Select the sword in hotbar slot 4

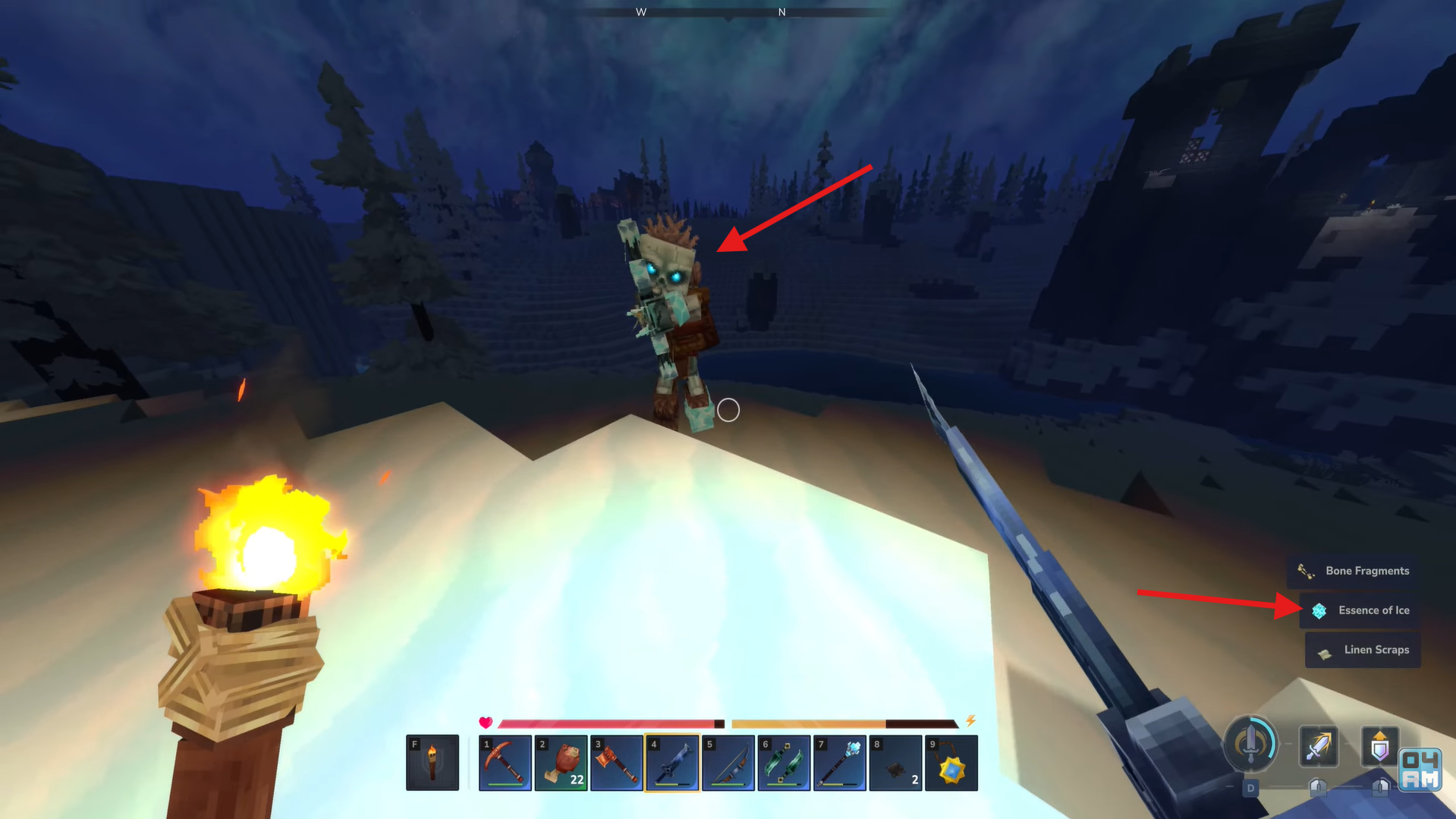click(672, 762)
